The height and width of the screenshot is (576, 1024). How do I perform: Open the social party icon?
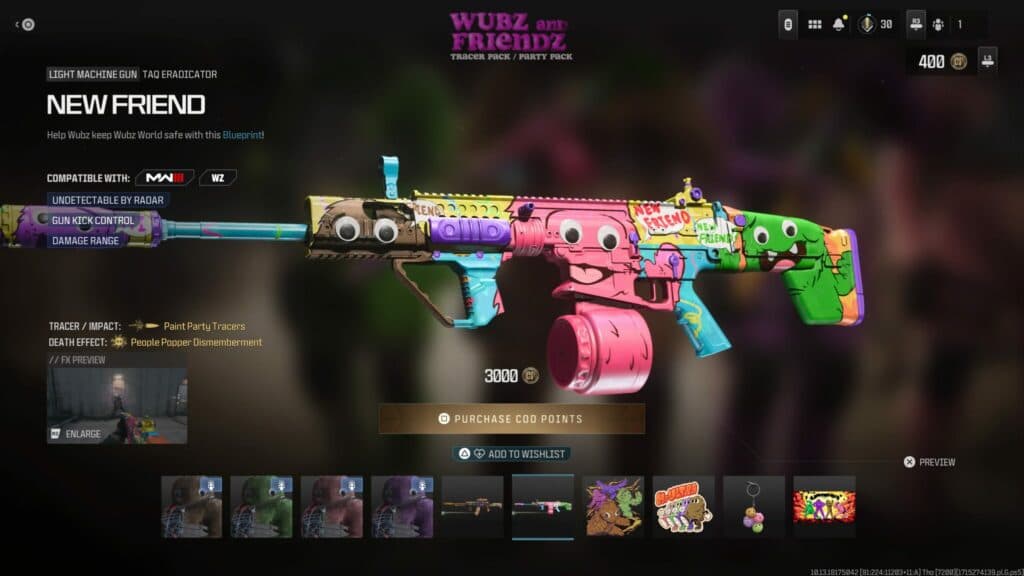coord(937,24)
